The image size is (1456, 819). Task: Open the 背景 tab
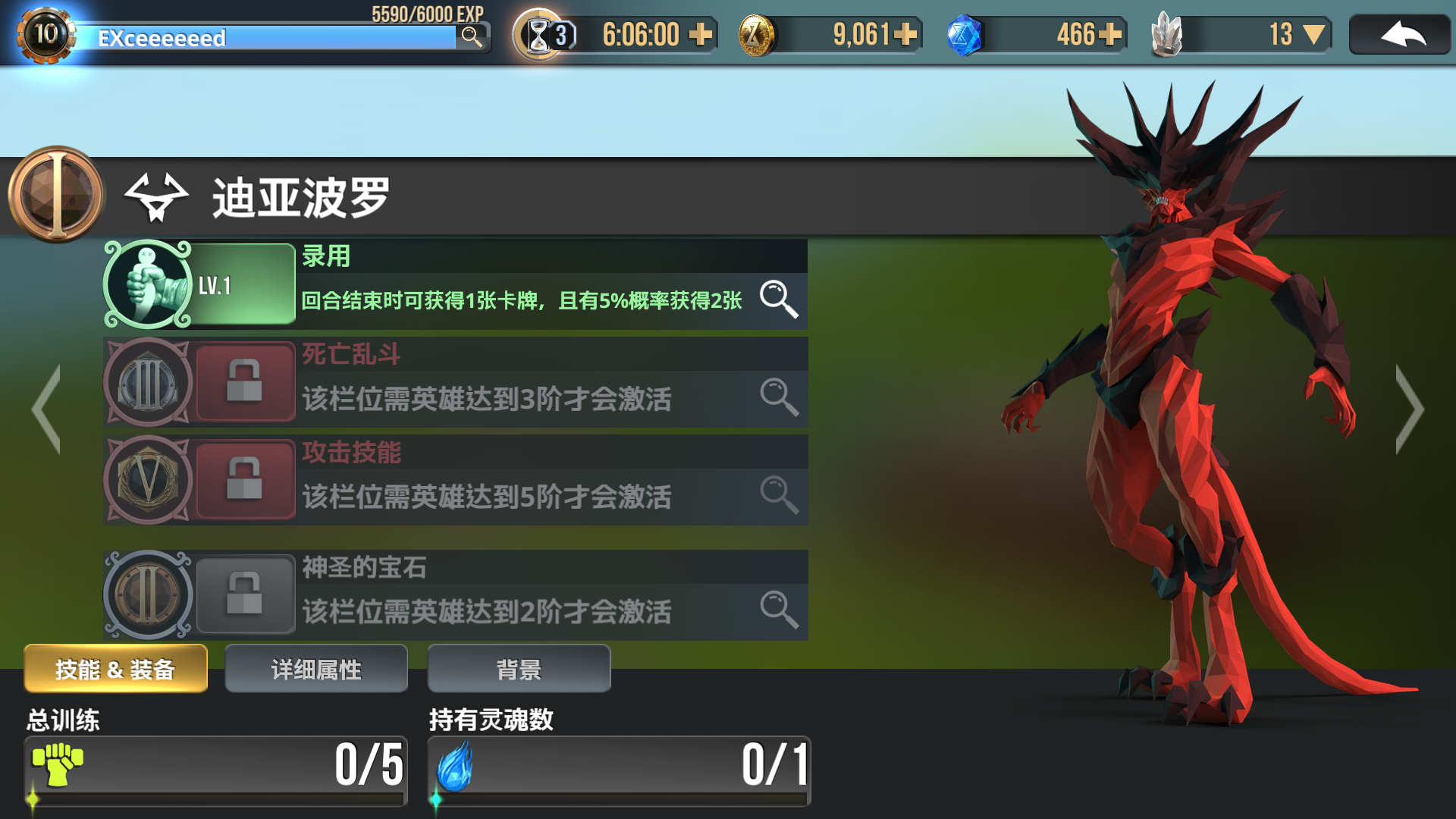pyautogui.click(x=519, y=668)
